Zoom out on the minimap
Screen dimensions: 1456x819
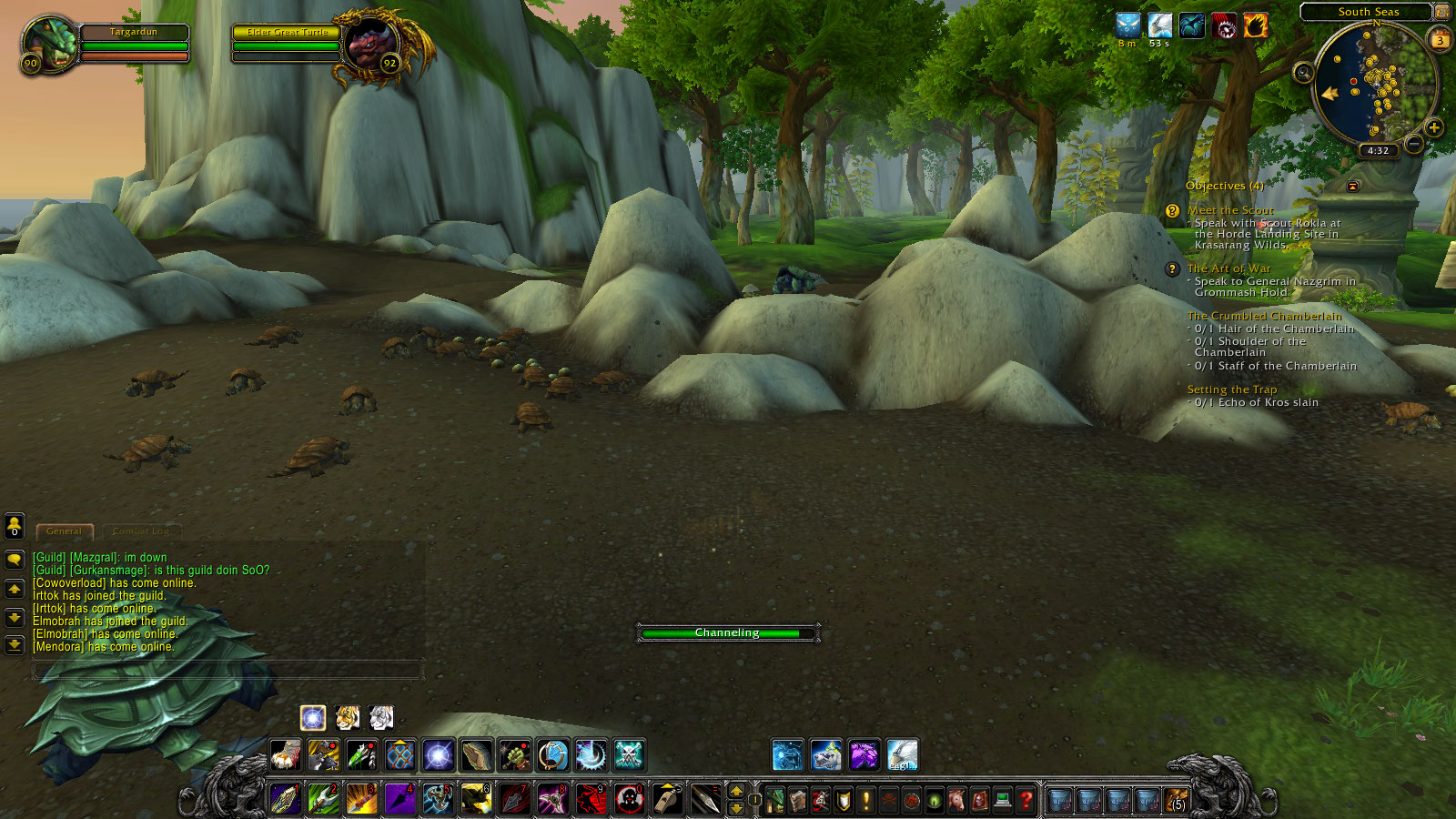[1413, 144]
